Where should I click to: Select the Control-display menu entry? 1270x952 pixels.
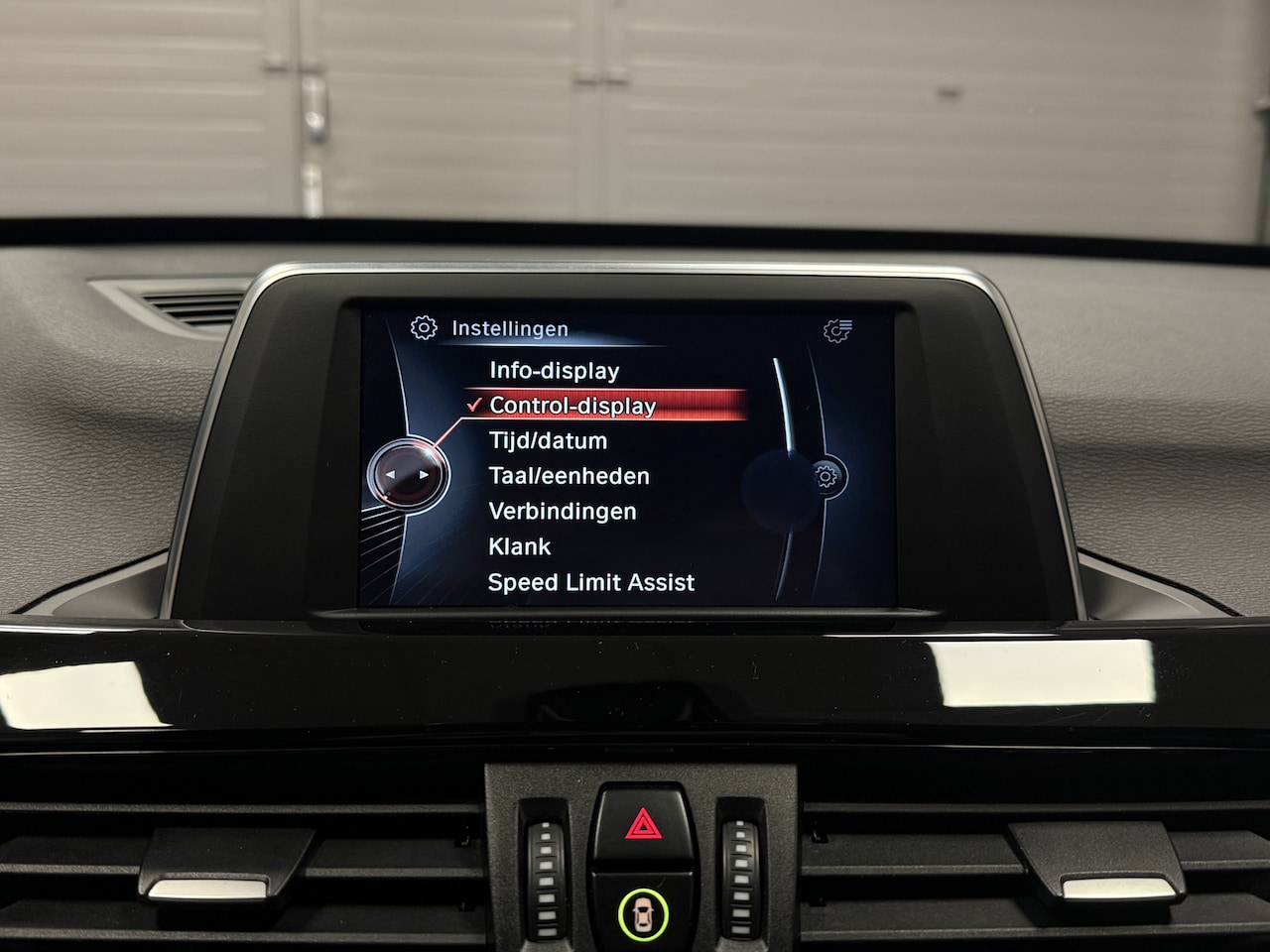pos(572,406)
